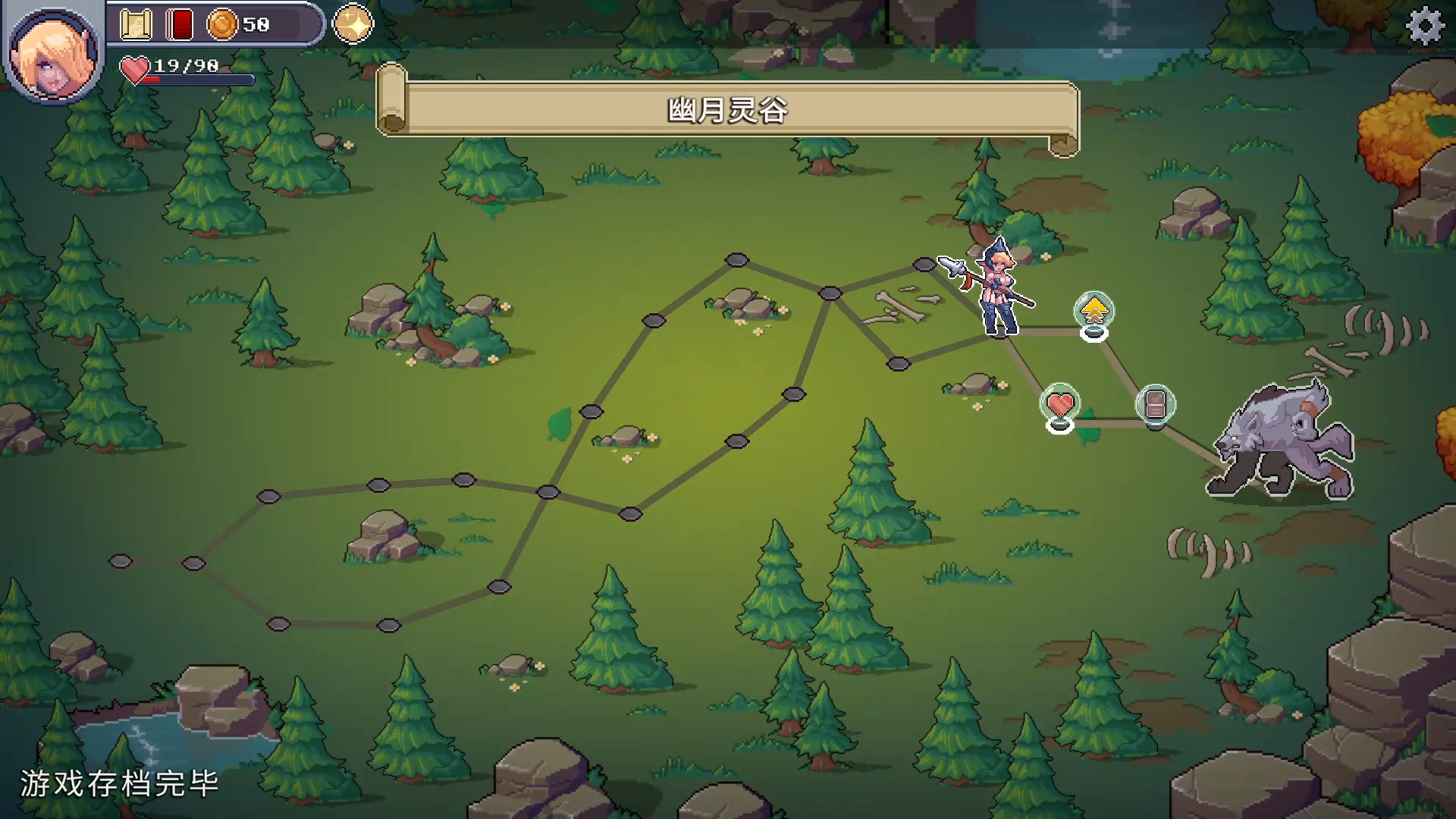Select the golden sparkle orb icon
Image resolution: width=1456 pixels, height=819 pixels.
(353, 24)
